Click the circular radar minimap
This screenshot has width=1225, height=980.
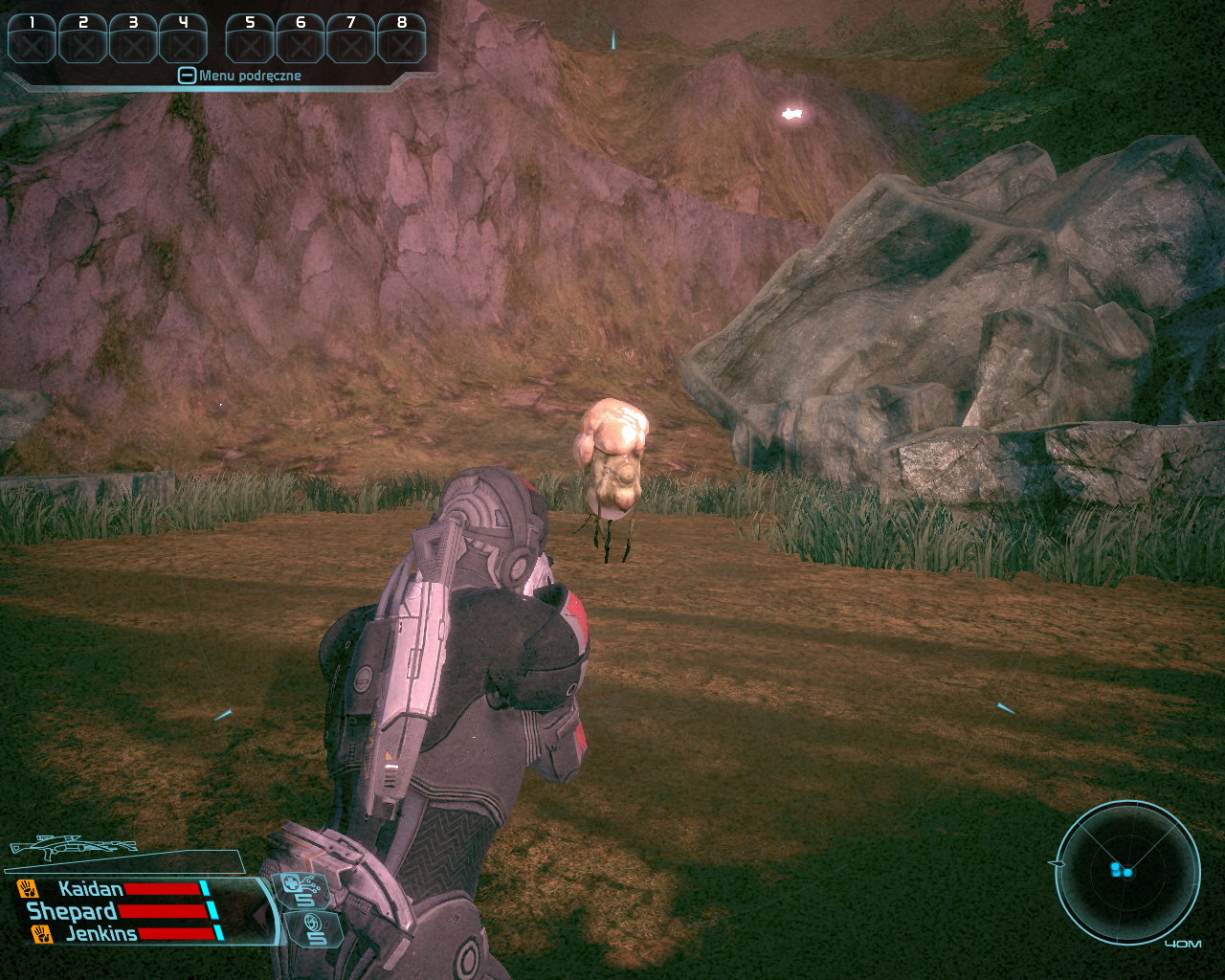click(x=1126, y=872)
